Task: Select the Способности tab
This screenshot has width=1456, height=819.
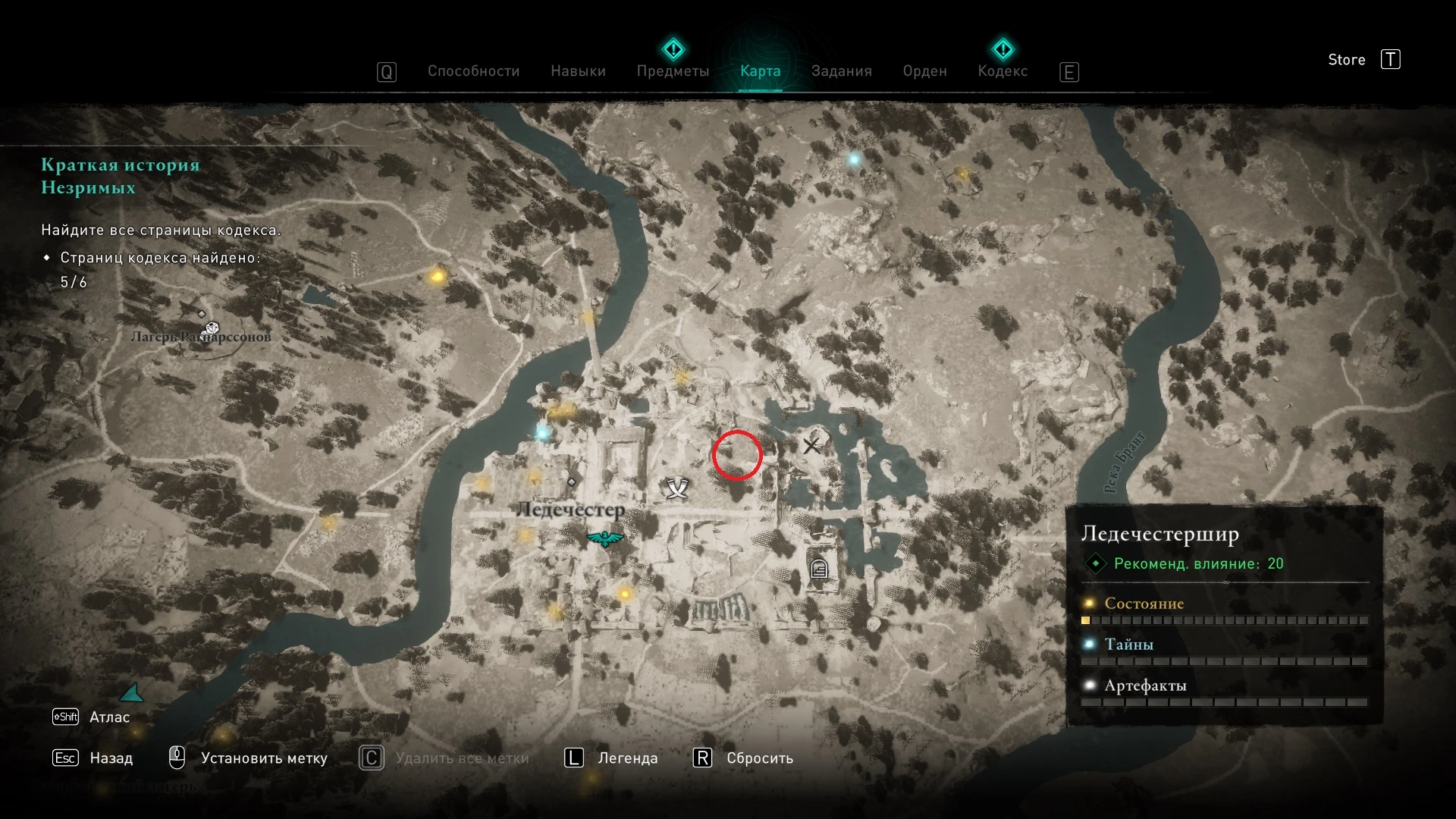Action: (473, 71)
